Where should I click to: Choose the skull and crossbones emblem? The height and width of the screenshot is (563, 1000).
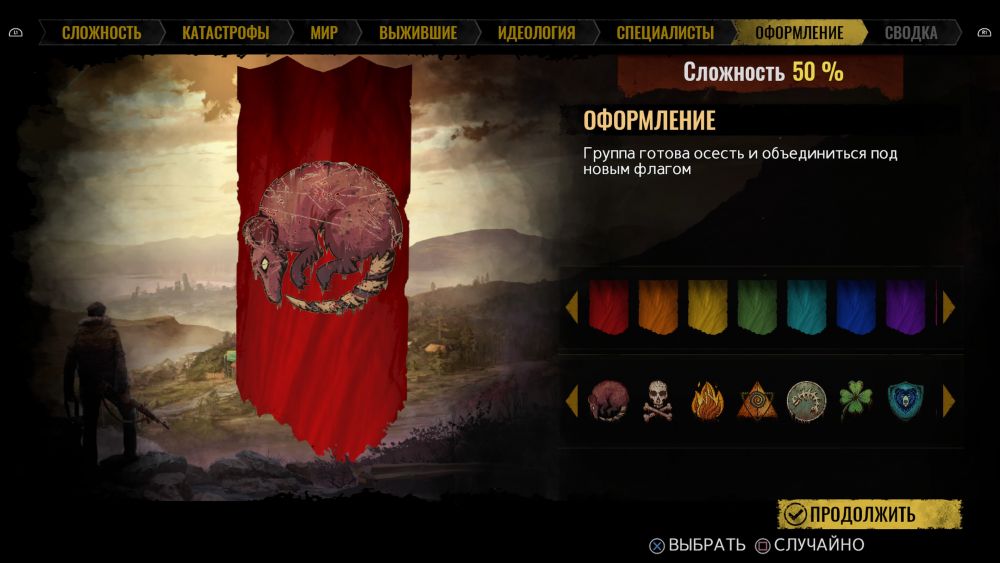pyautogui.click(x=657, y=400)
